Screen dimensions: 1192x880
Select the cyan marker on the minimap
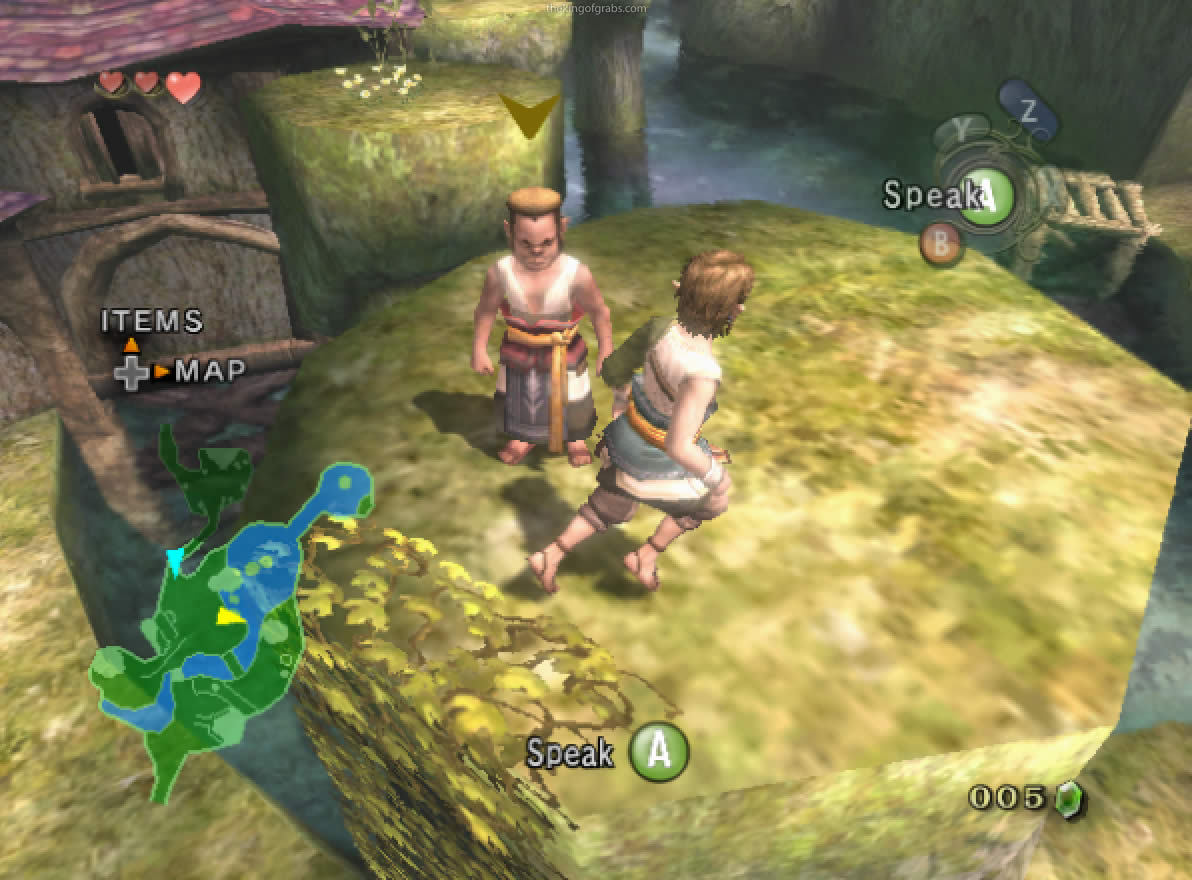(176, 562)
